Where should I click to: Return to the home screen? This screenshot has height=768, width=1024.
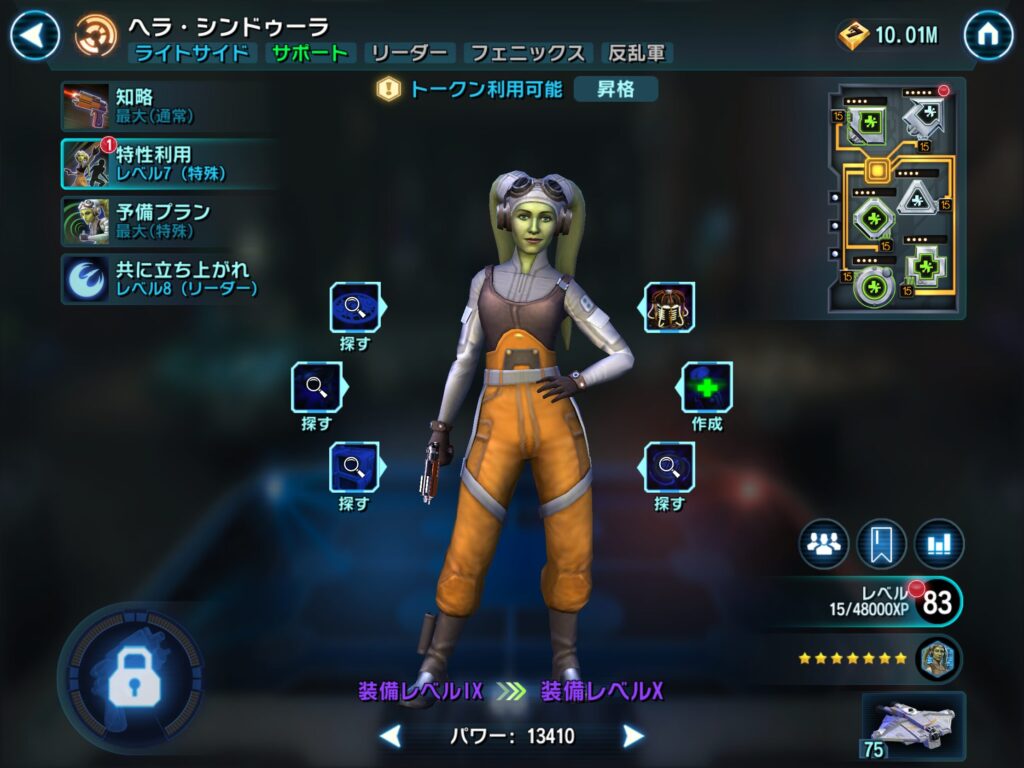[x=988, y=35]
